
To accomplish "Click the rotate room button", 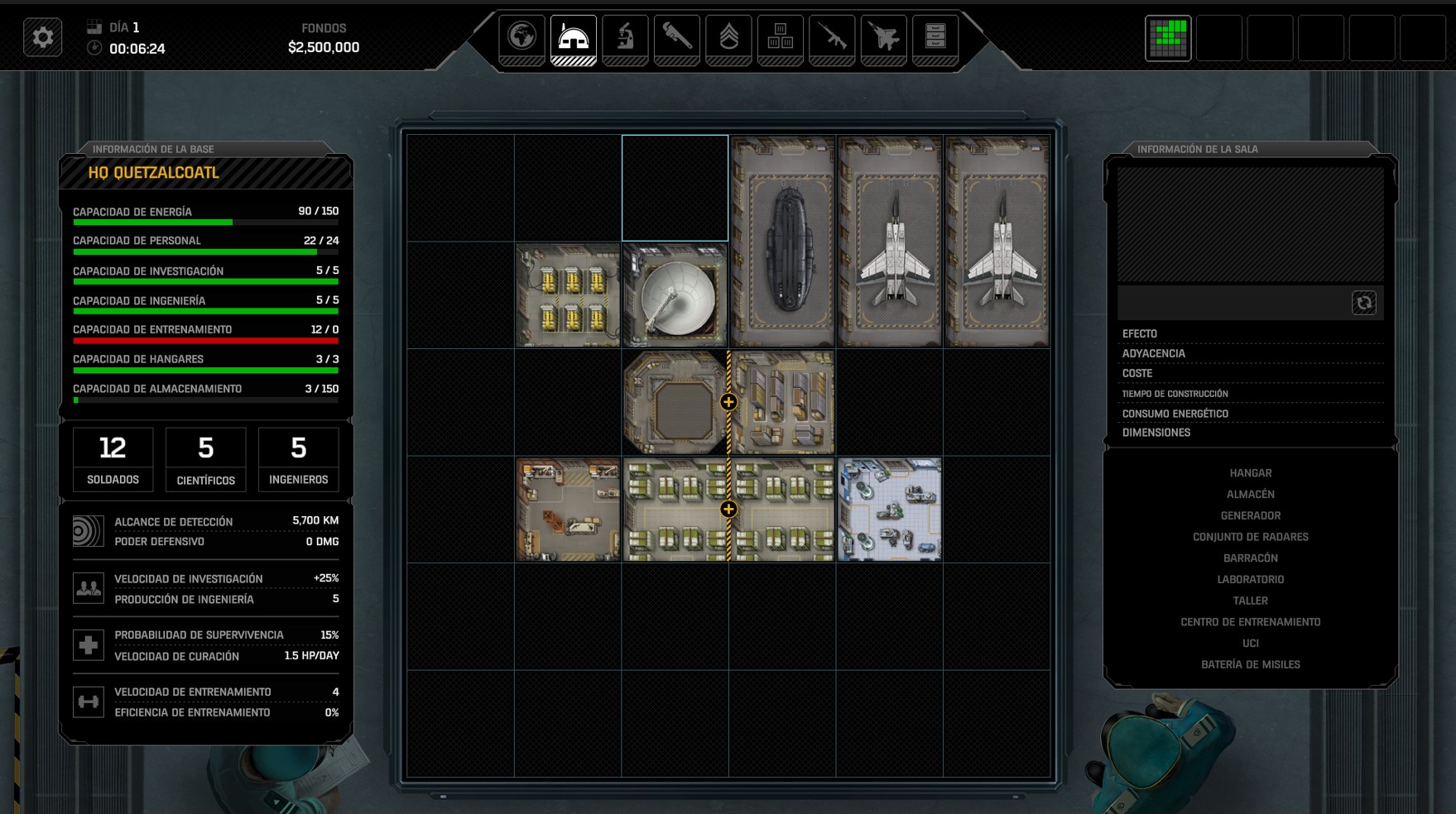I will (x=1363, y=303).
